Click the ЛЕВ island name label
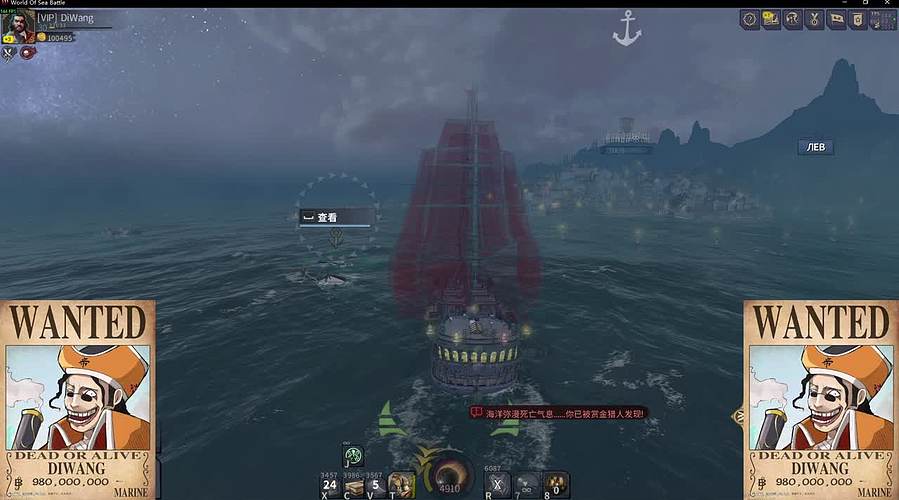Image resolution: width=899 pixels, height=500 pixels. pos(814,147)
